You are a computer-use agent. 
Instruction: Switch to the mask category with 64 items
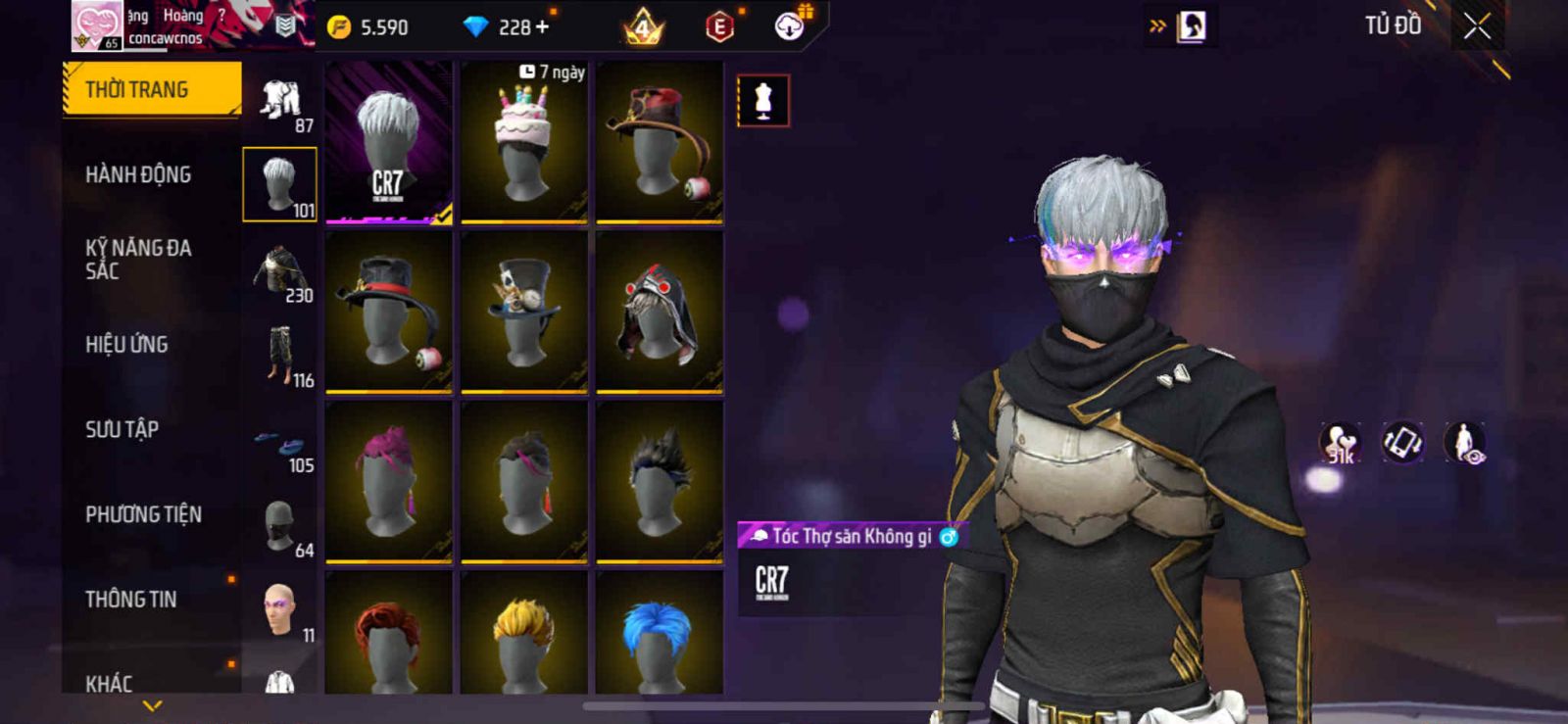(x=280, y=529)
